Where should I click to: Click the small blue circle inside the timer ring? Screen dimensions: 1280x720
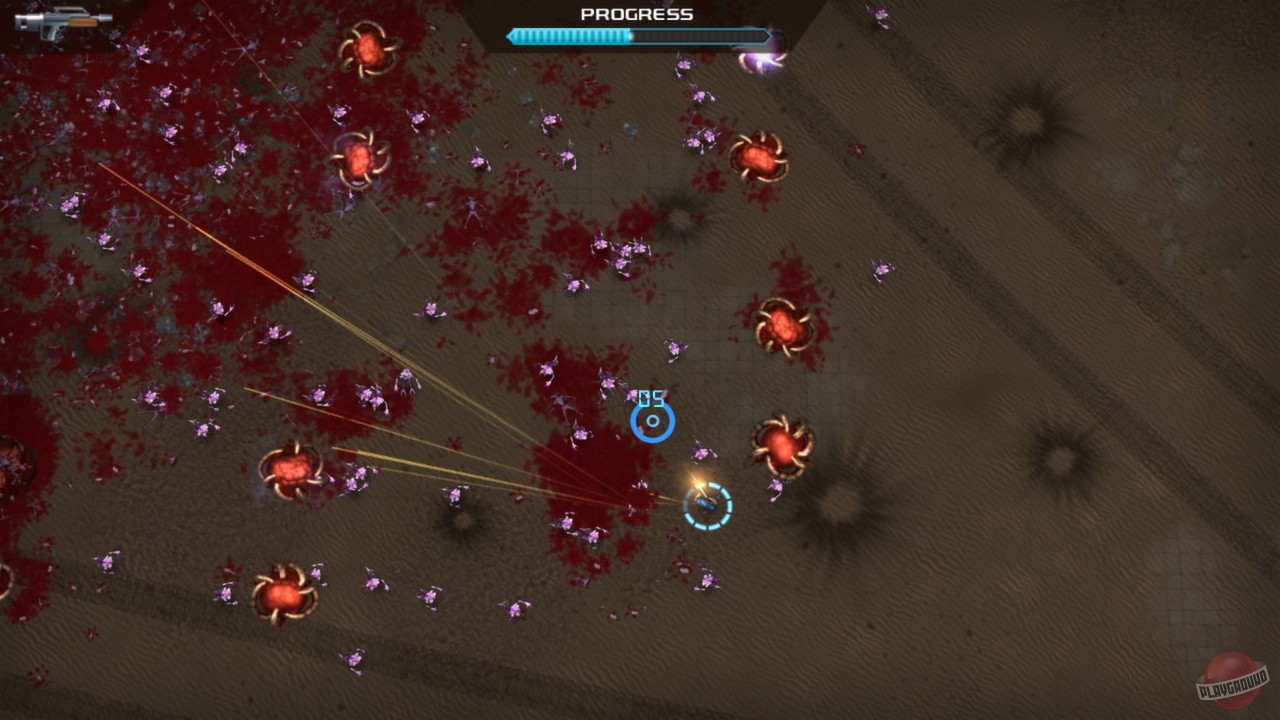coord(651,422)
